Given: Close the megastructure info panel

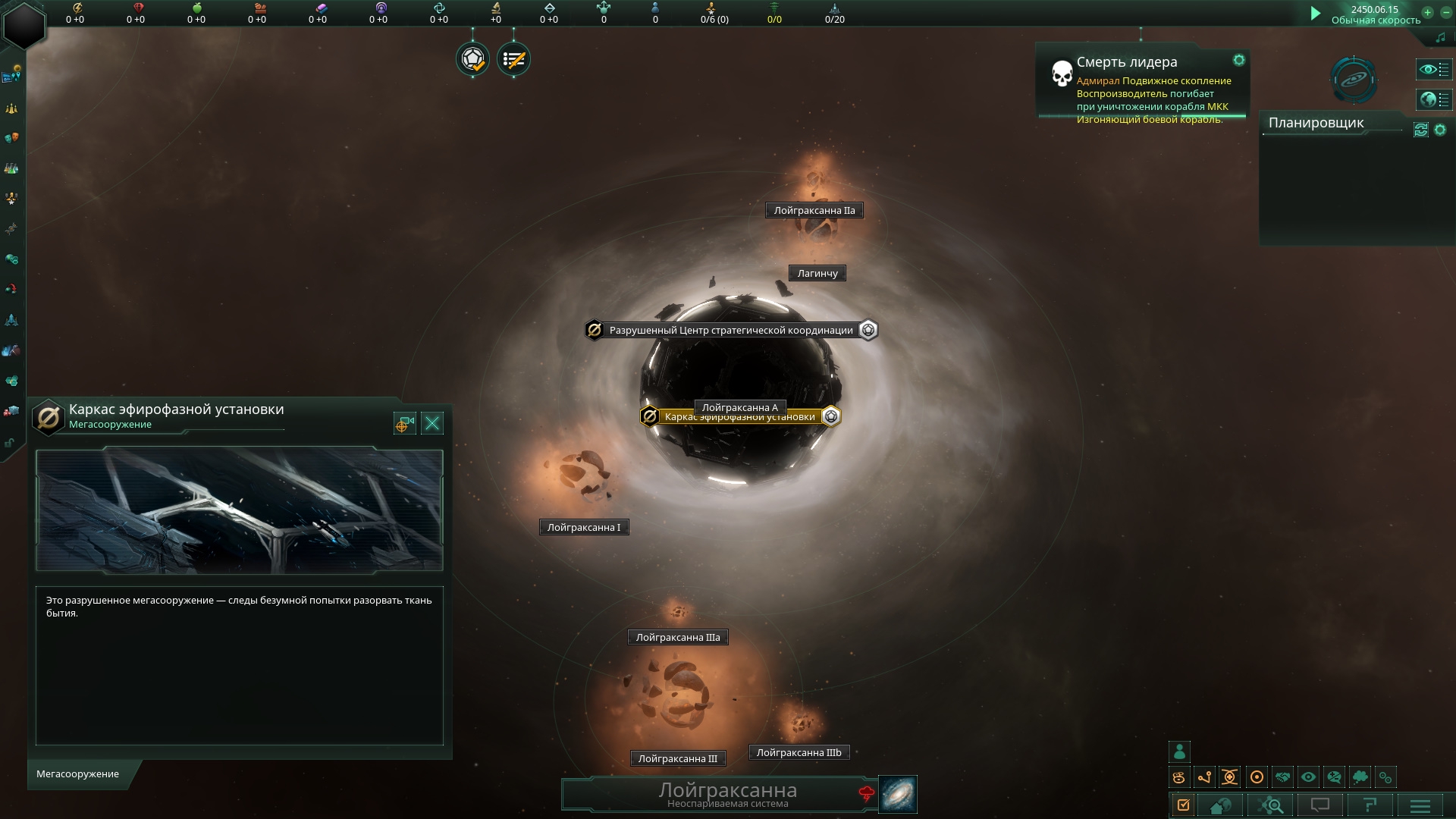Looking at the screenshot, I should coord(432,423).
